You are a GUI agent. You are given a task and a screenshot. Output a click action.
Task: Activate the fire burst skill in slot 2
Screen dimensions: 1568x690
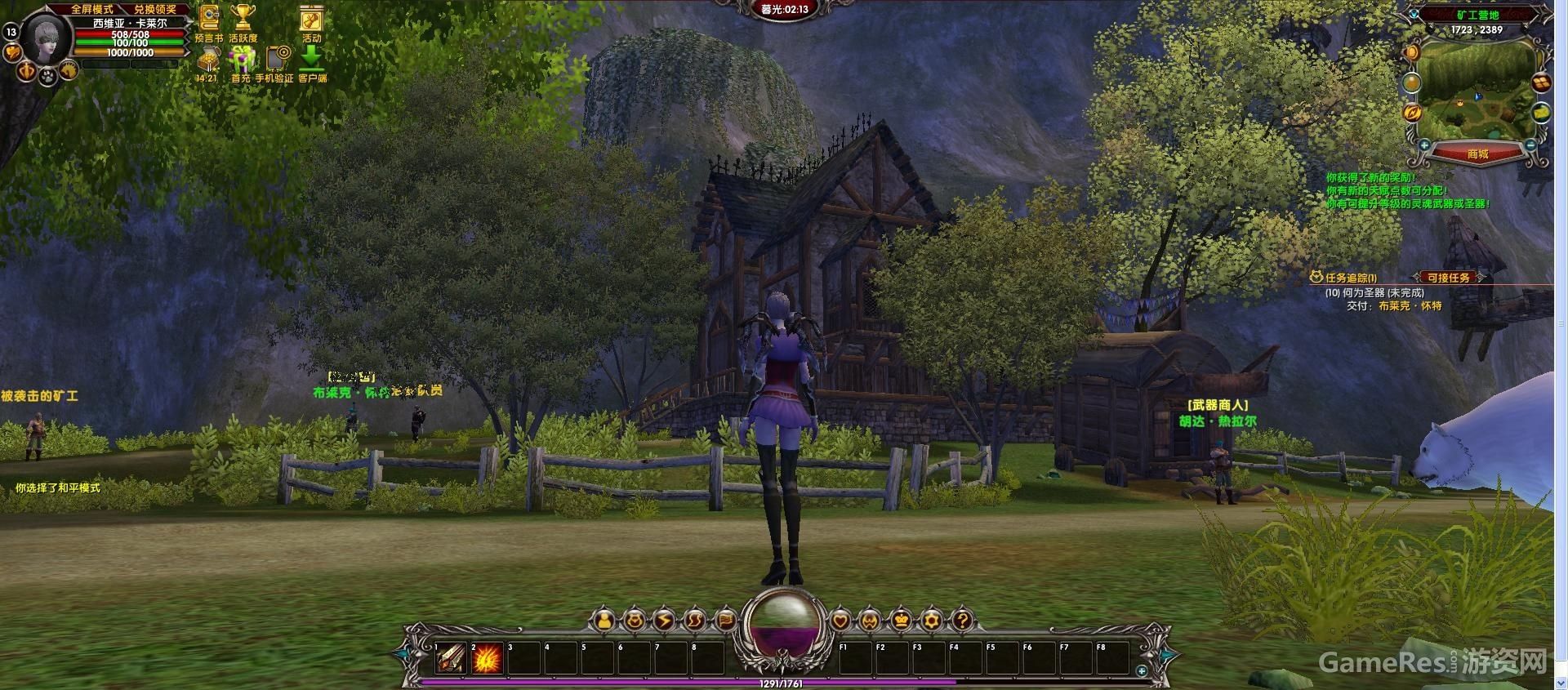(487, 658)
